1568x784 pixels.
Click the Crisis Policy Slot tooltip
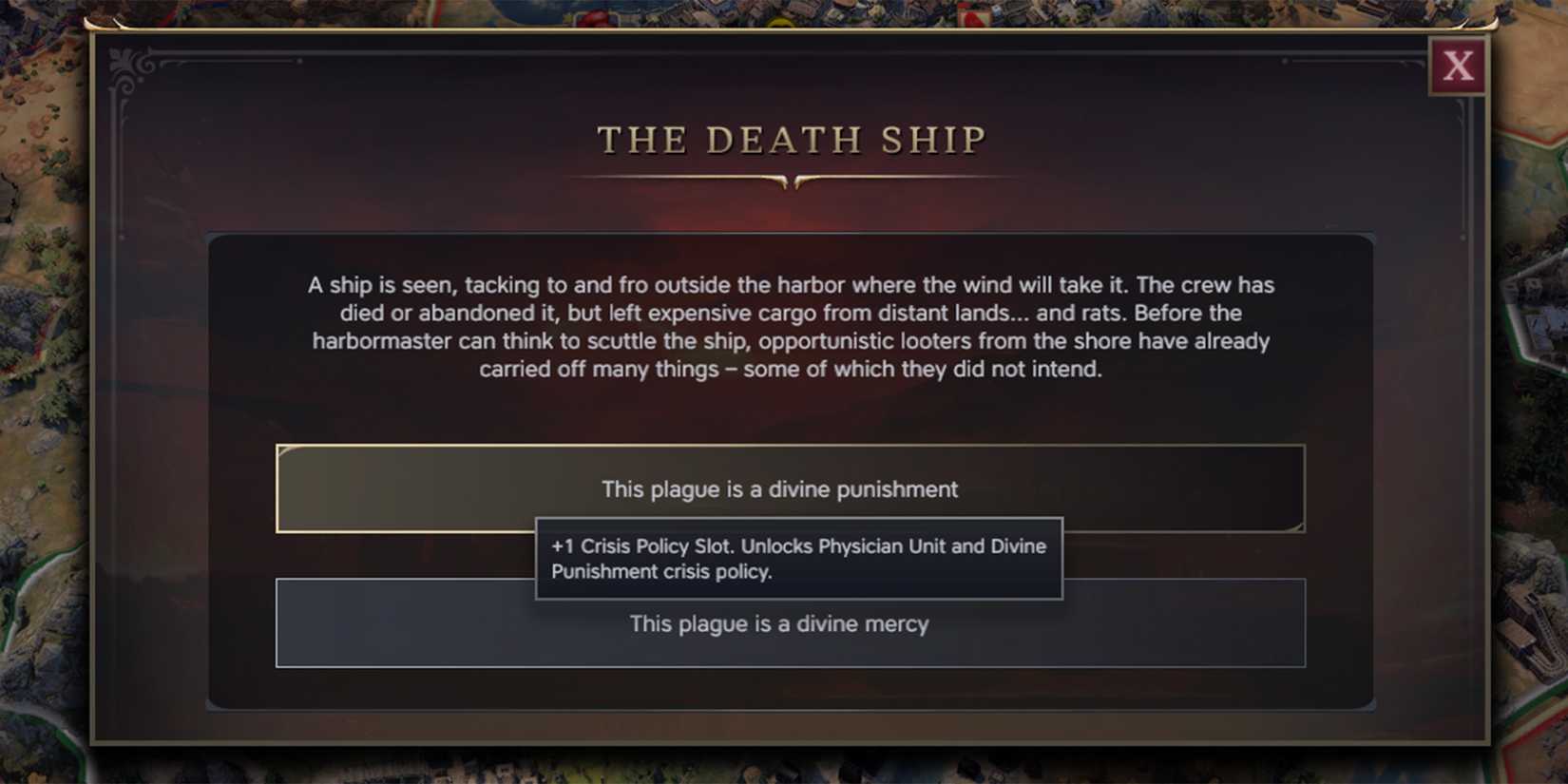click(x=799, y=559)
